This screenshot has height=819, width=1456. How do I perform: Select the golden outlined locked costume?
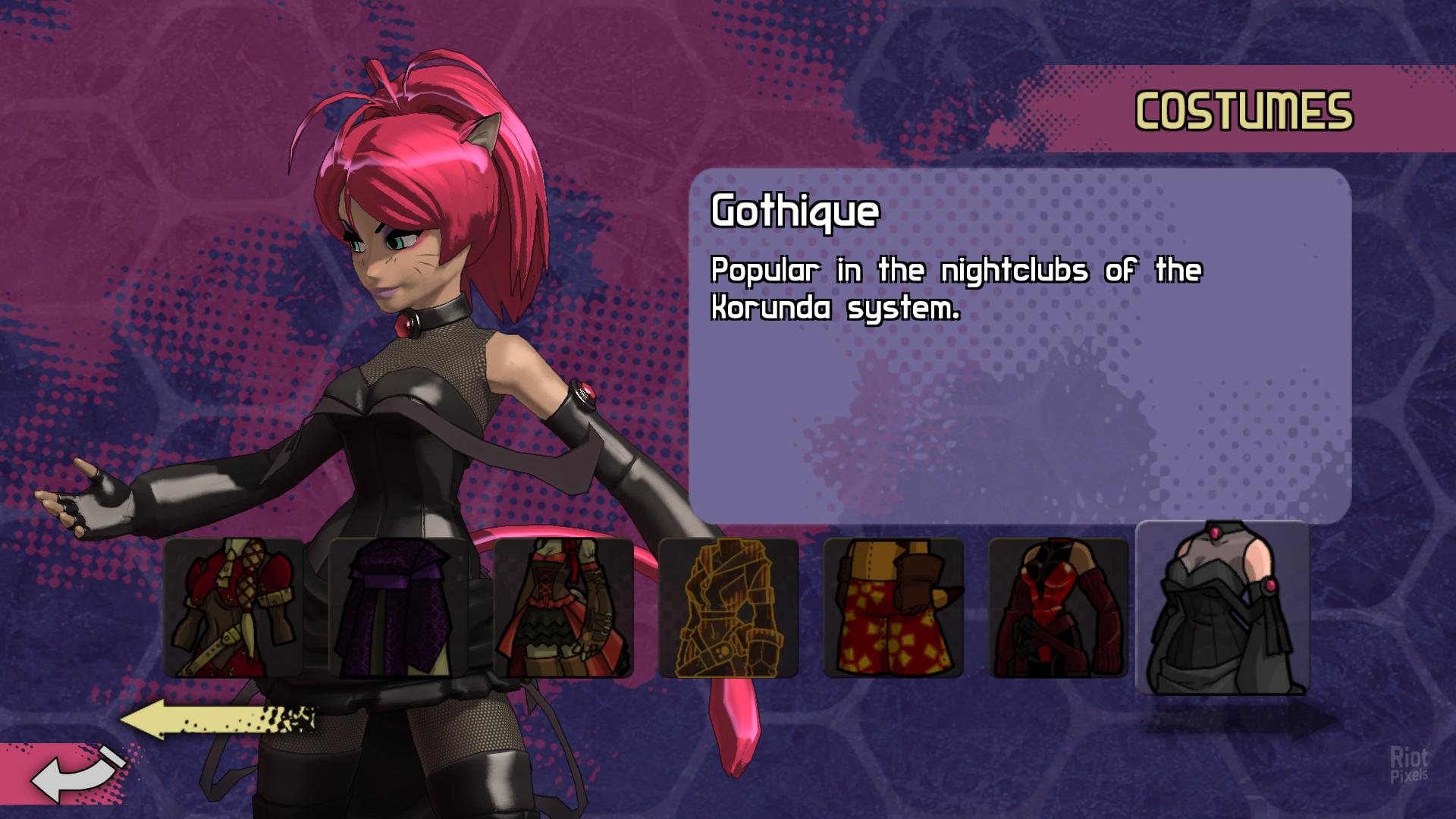[x=728, y=607]
